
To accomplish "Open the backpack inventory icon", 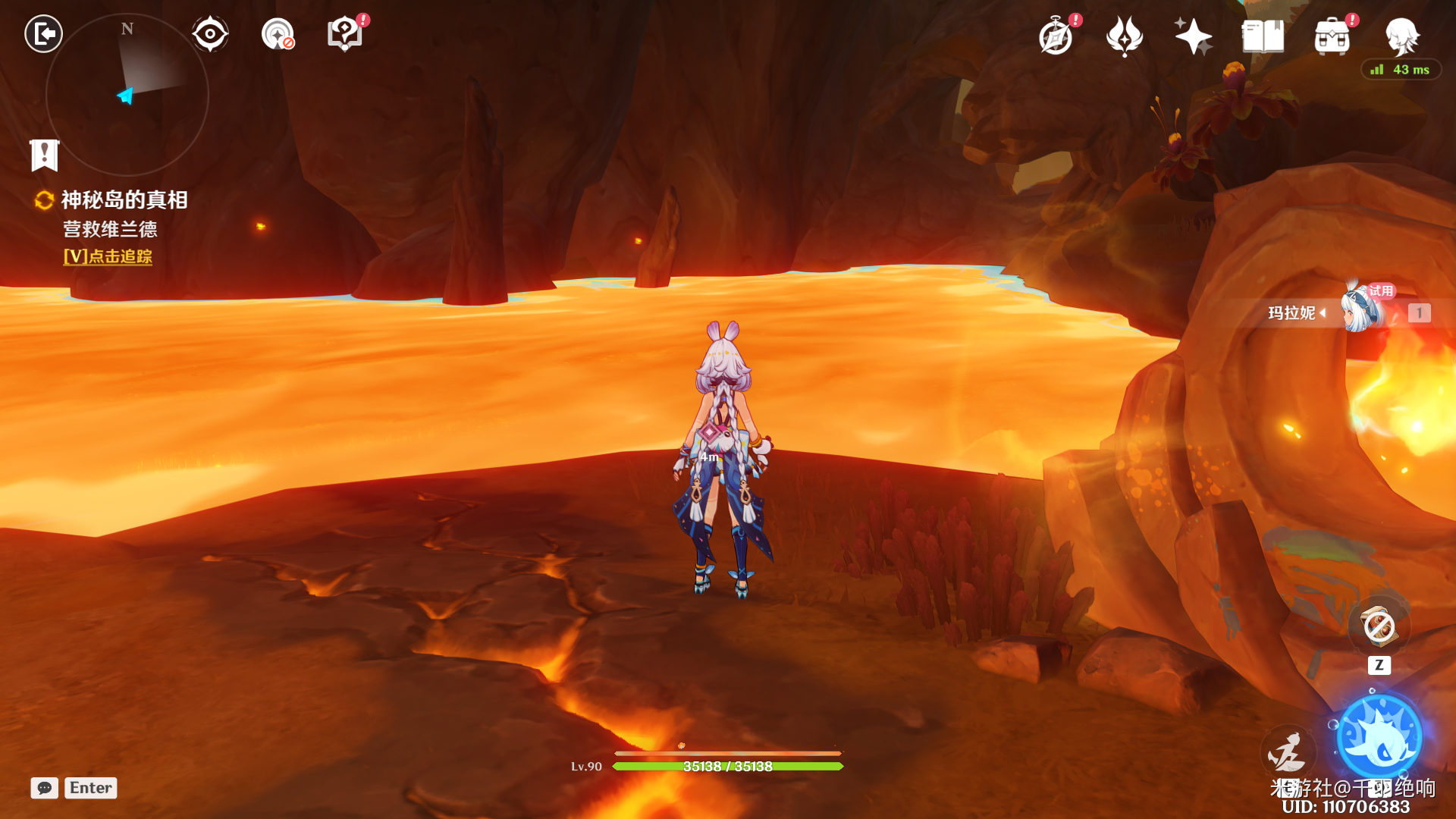I will 1332,36.
